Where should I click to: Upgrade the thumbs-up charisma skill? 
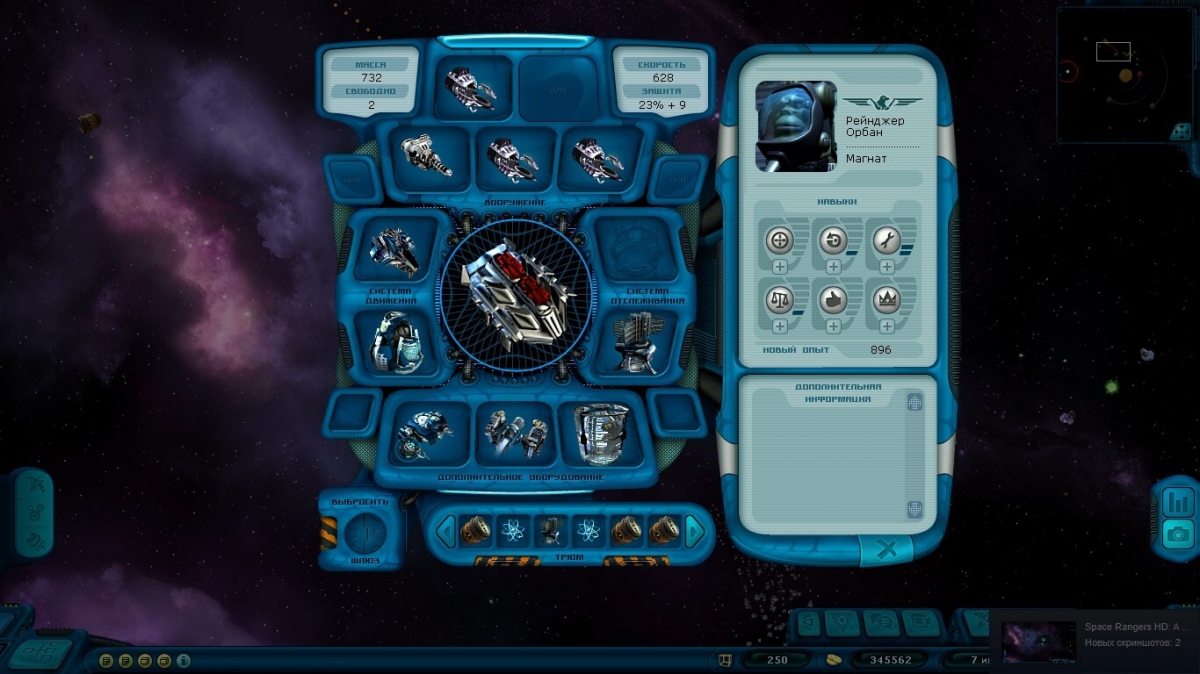click(833, 326)
